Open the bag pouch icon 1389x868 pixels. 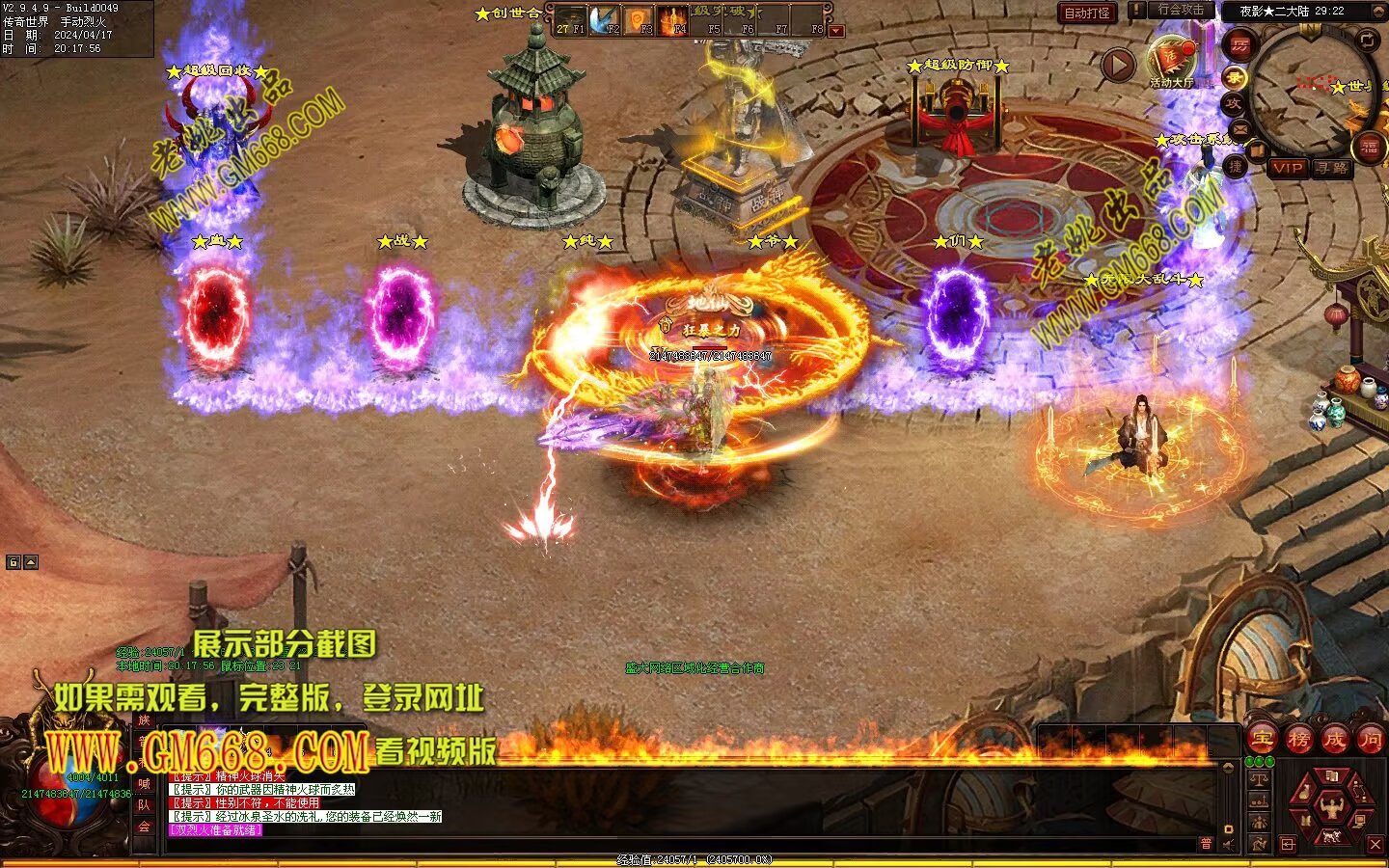(1306, 793)
